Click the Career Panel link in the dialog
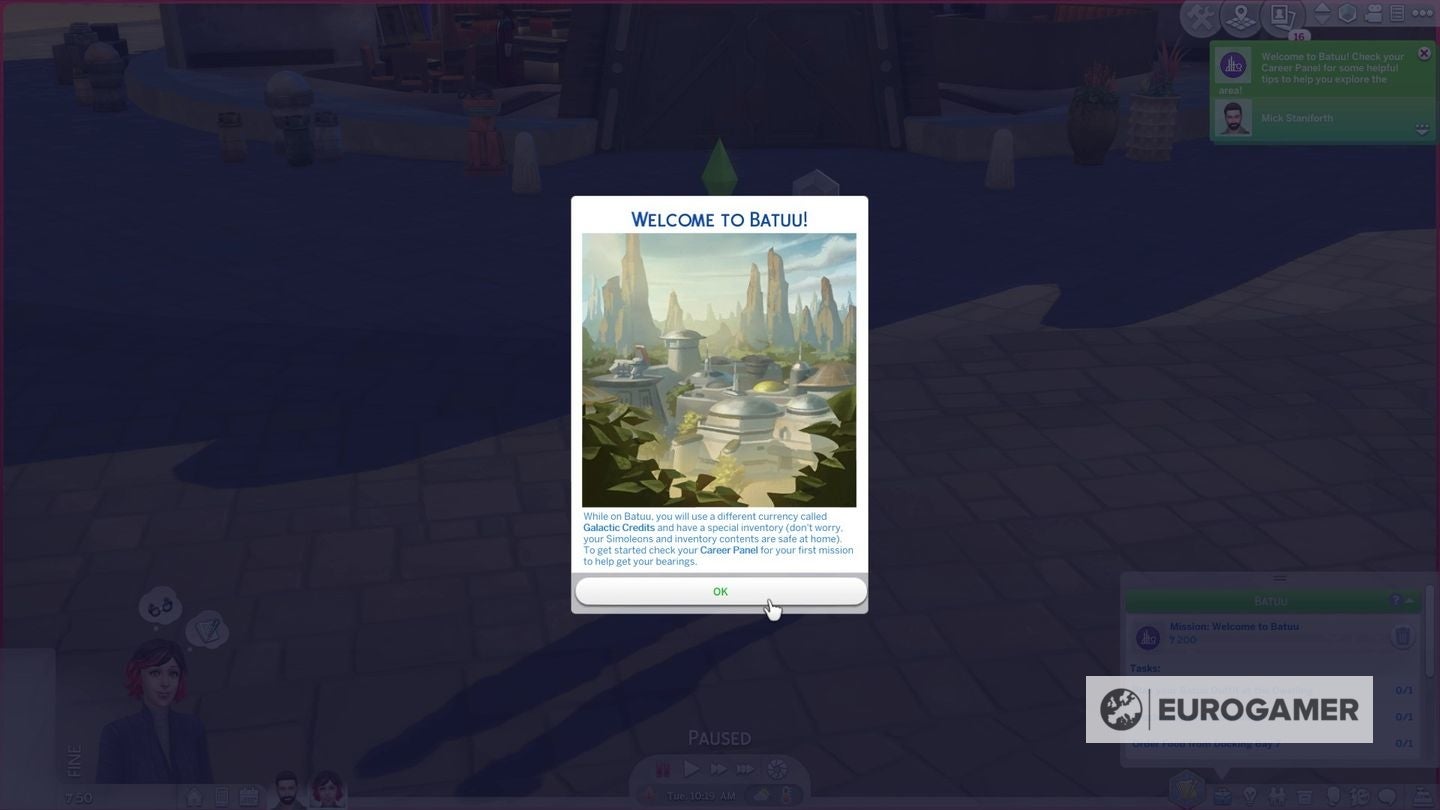1440x810 pixels. point(729,549)
